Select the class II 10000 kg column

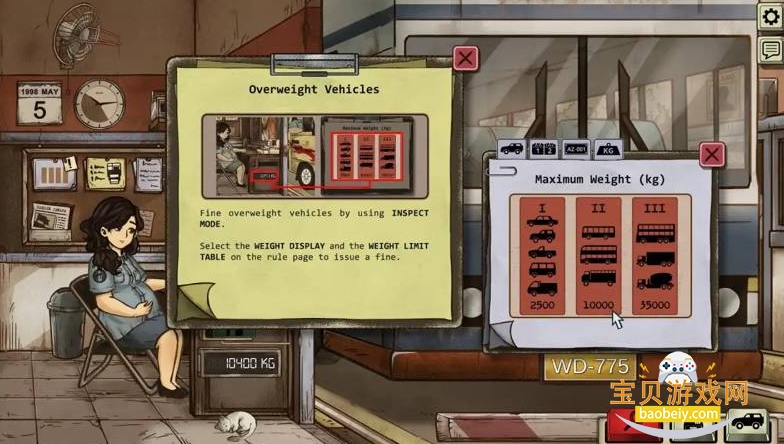click(x=598, y=254)
